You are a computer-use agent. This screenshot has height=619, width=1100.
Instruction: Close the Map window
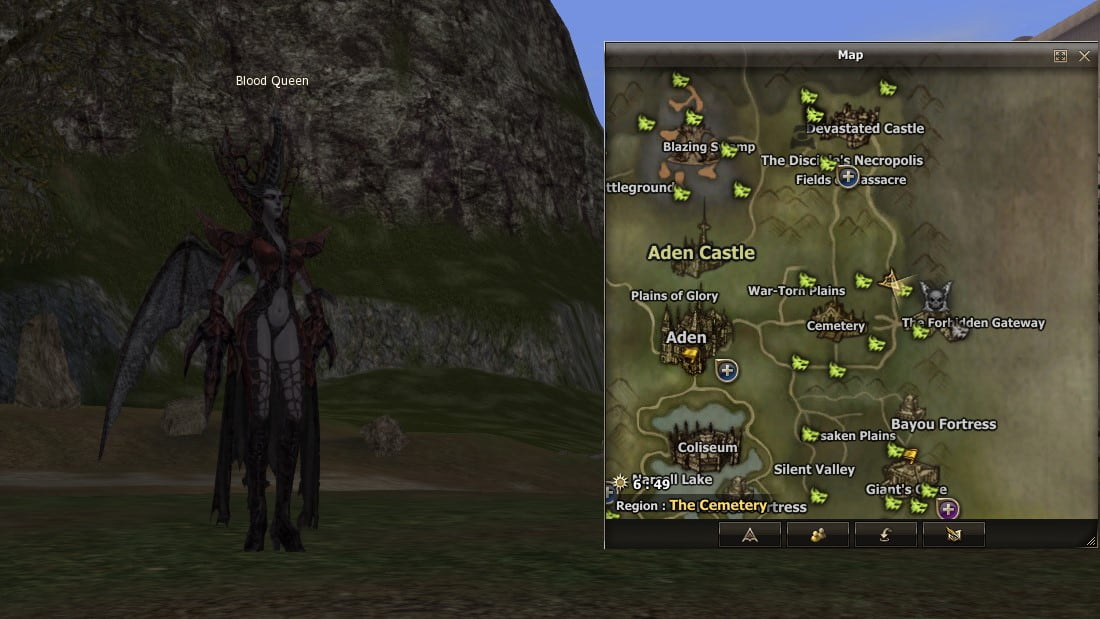click(x=1085, y=56)
